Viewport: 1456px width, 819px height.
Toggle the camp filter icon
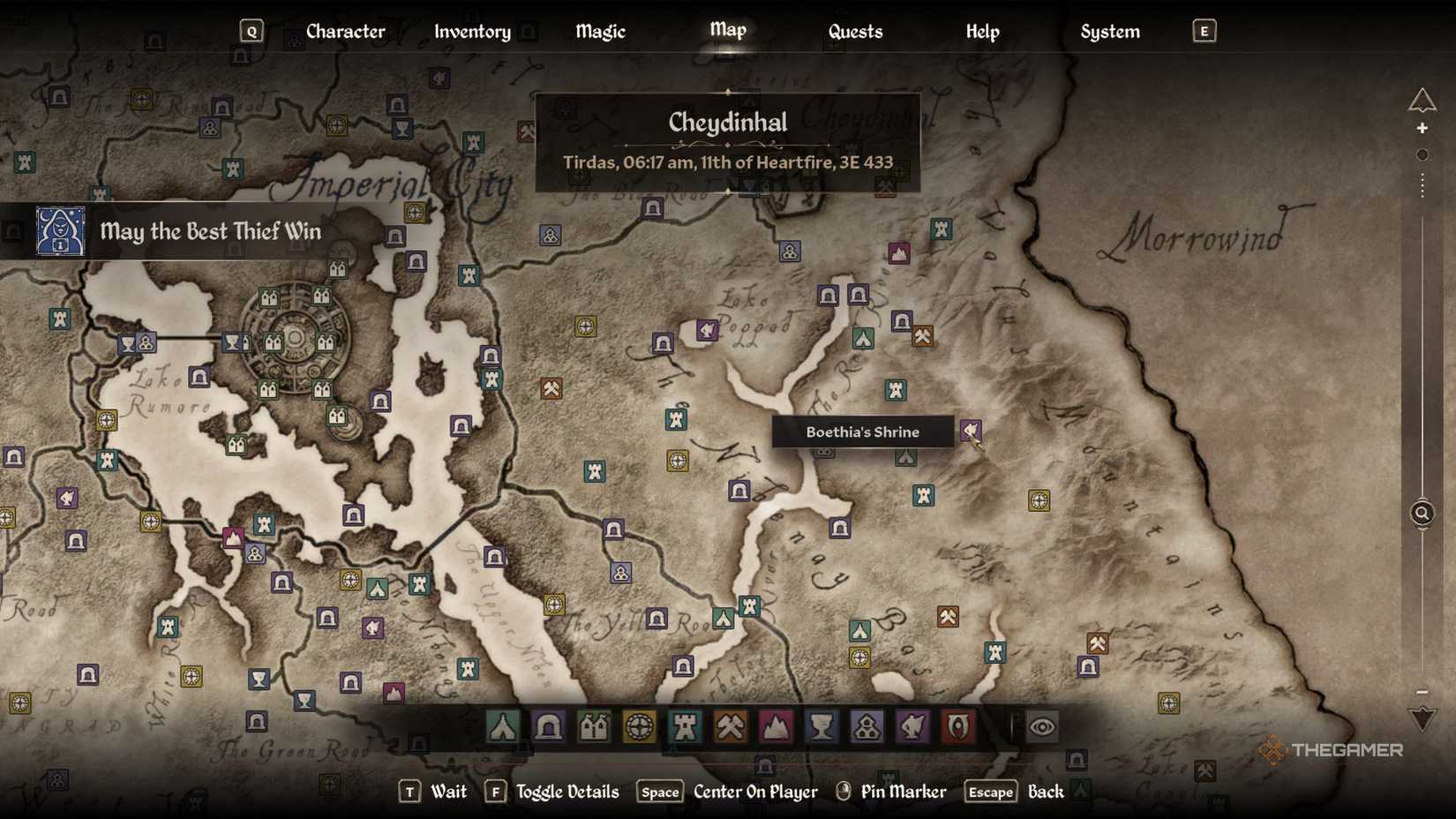pyautogui.click(x=503, y=725)
